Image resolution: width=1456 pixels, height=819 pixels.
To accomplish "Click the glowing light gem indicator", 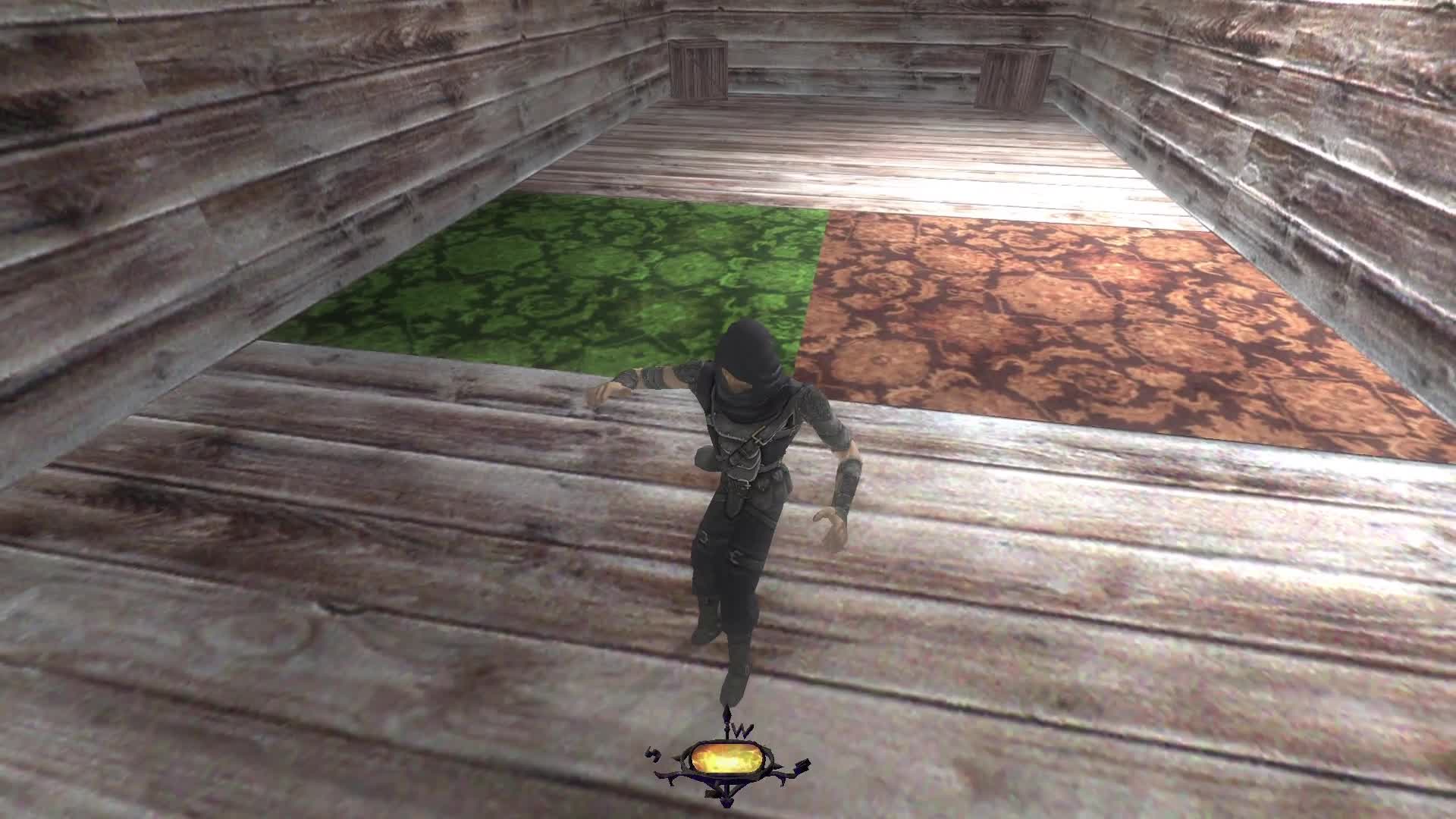I will click(x=728, y=758).
